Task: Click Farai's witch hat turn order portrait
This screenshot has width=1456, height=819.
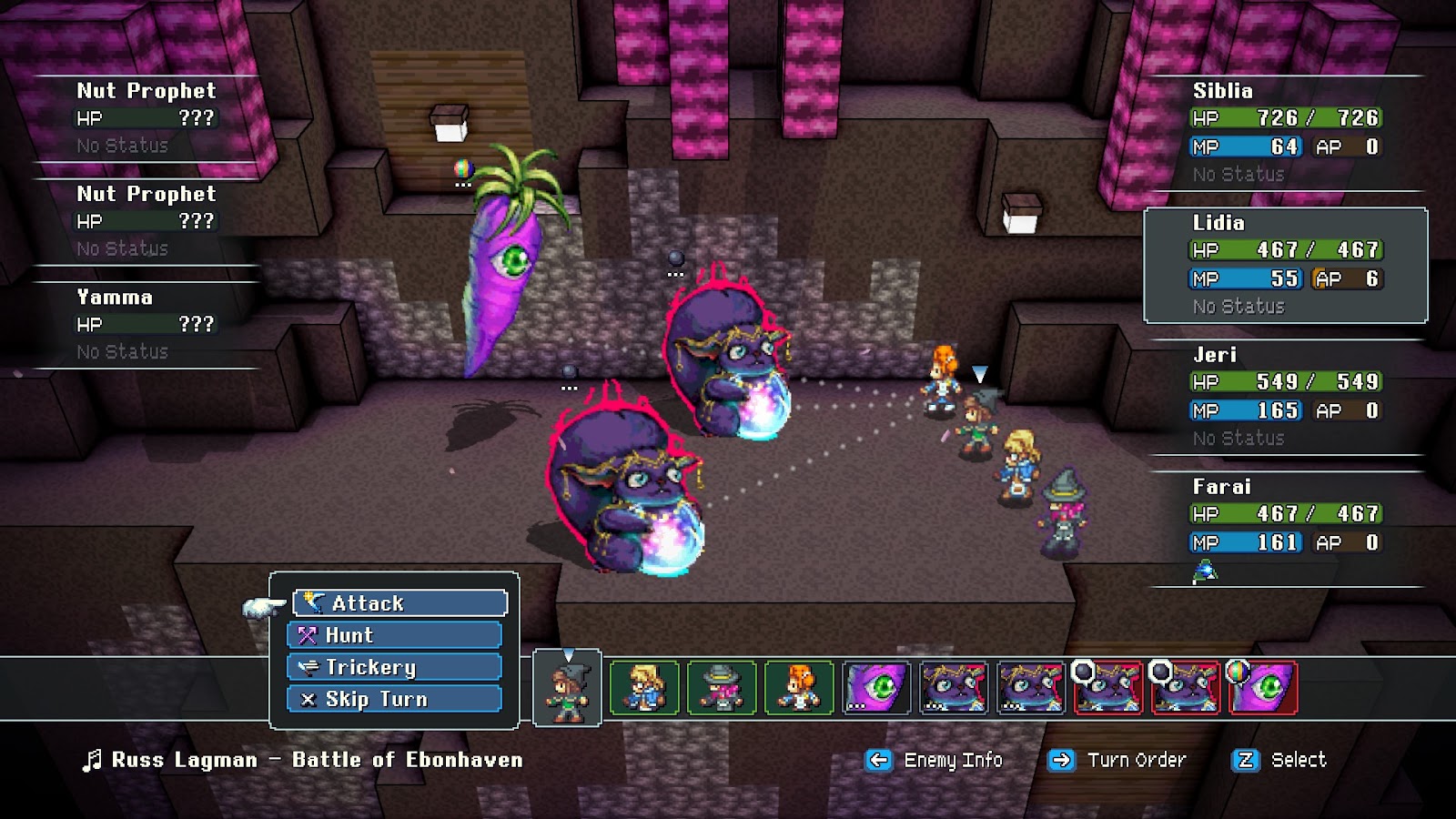Action: pos(722,688)
